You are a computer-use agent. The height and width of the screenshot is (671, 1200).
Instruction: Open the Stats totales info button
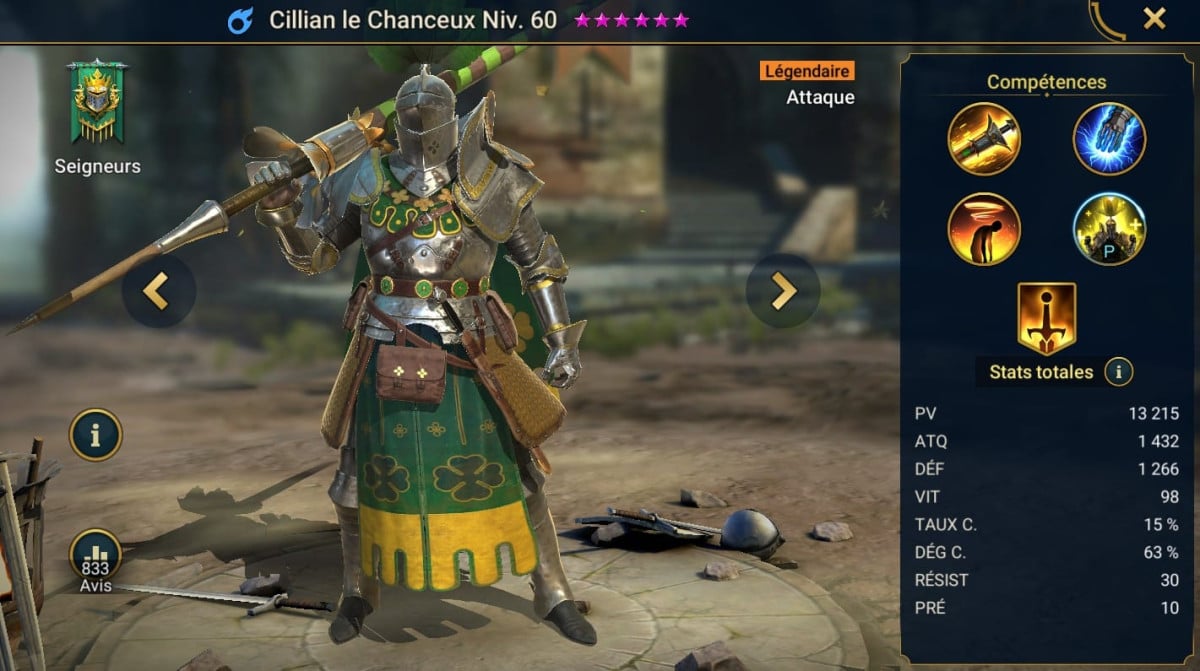(1118, 372)
